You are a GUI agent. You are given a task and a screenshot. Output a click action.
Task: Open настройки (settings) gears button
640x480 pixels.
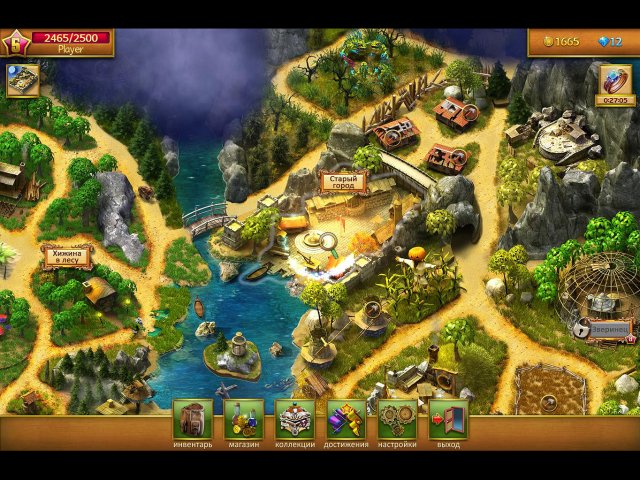click(397, 419)
